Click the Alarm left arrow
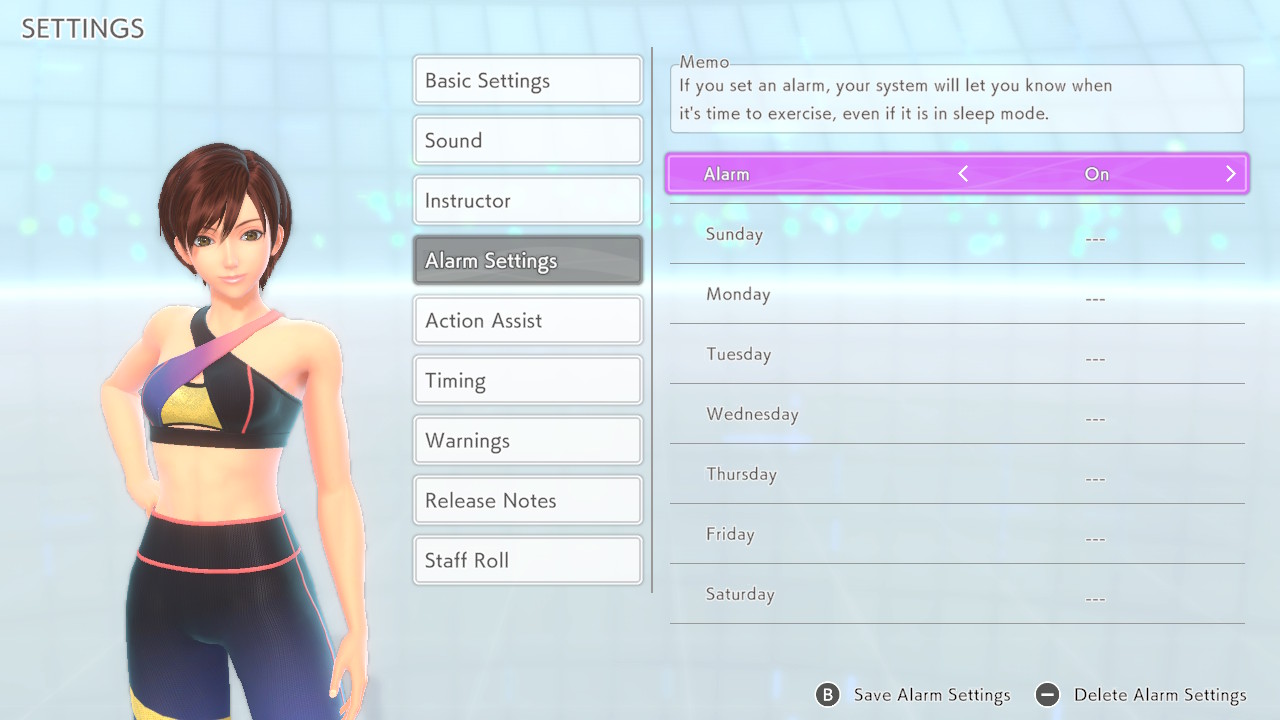The width and height of the screenshot is (1280, 720). 963,174
